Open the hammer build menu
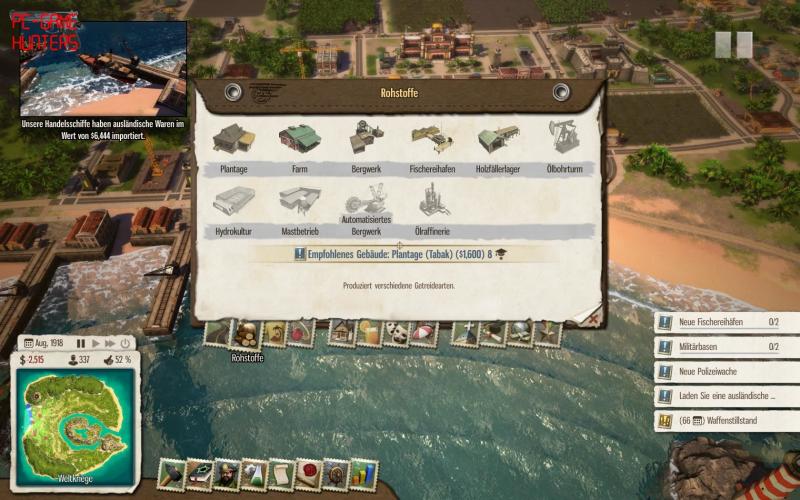Screen dimensions: 800x500 click(172, 473)
